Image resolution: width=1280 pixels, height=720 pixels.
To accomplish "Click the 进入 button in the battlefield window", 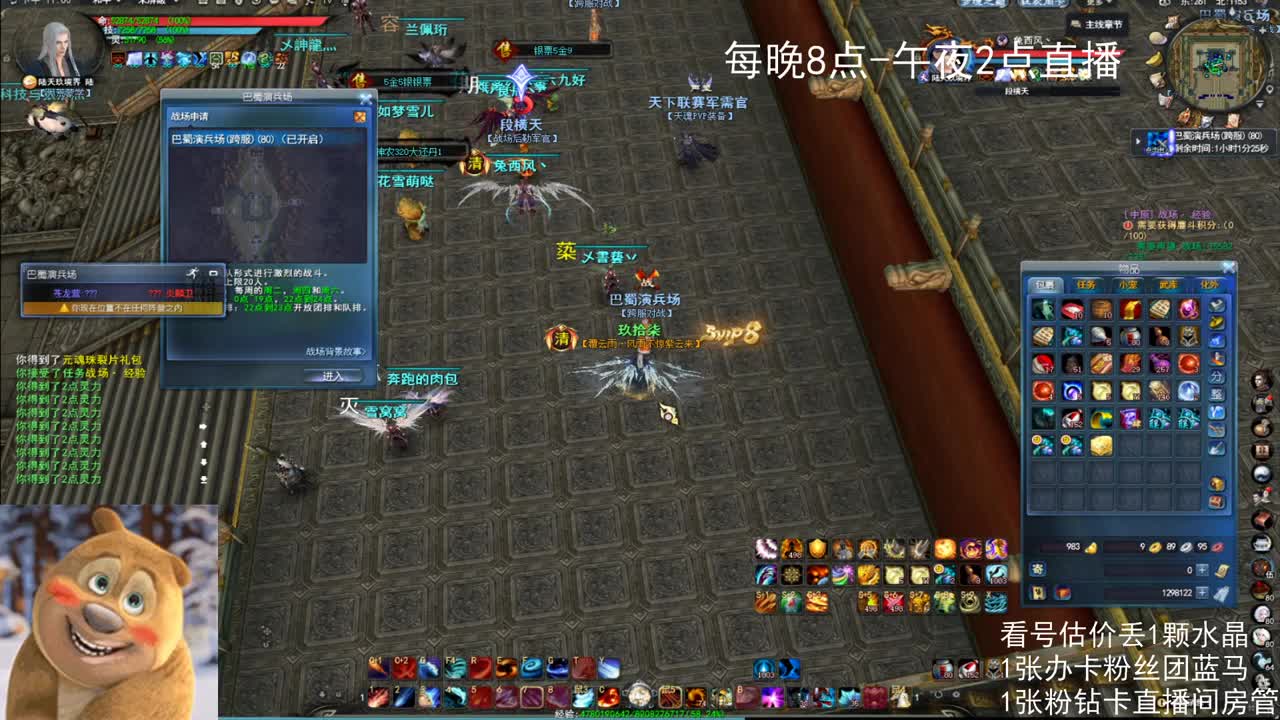I will pos(334,375).
